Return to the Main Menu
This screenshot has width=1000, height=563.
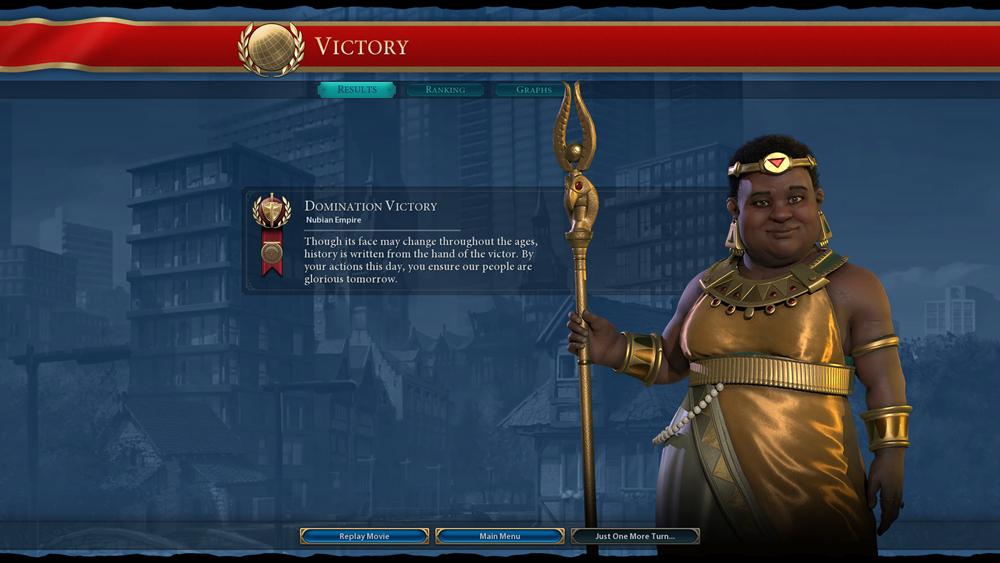coord(500,536)
